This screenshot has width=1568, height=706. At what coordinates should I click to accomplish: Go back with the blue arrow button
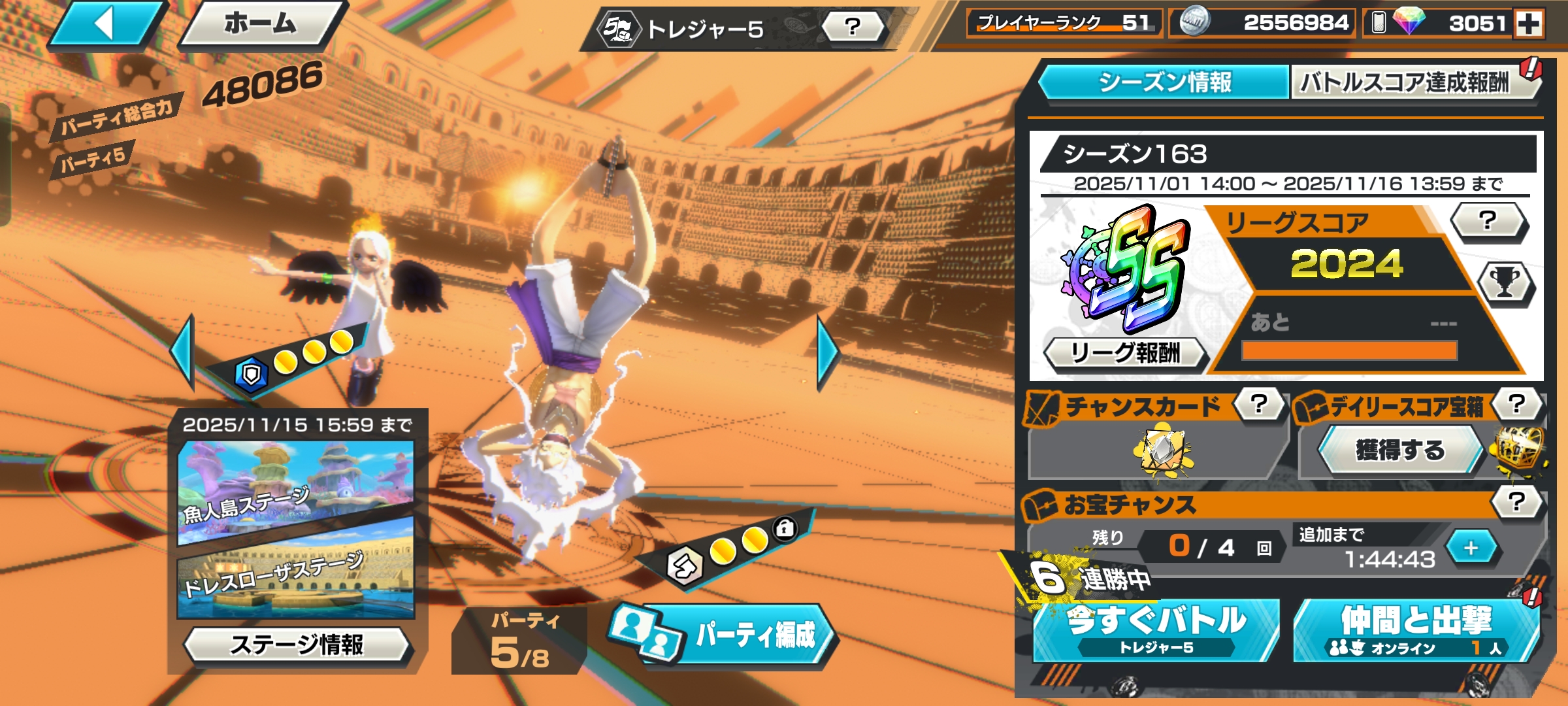(x=106, y=25)
